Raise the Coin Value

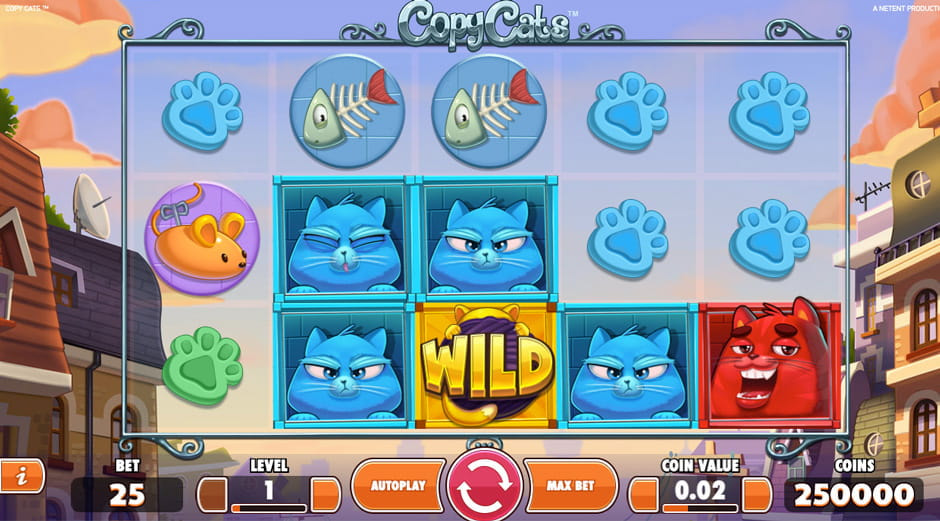coord(757,494)
